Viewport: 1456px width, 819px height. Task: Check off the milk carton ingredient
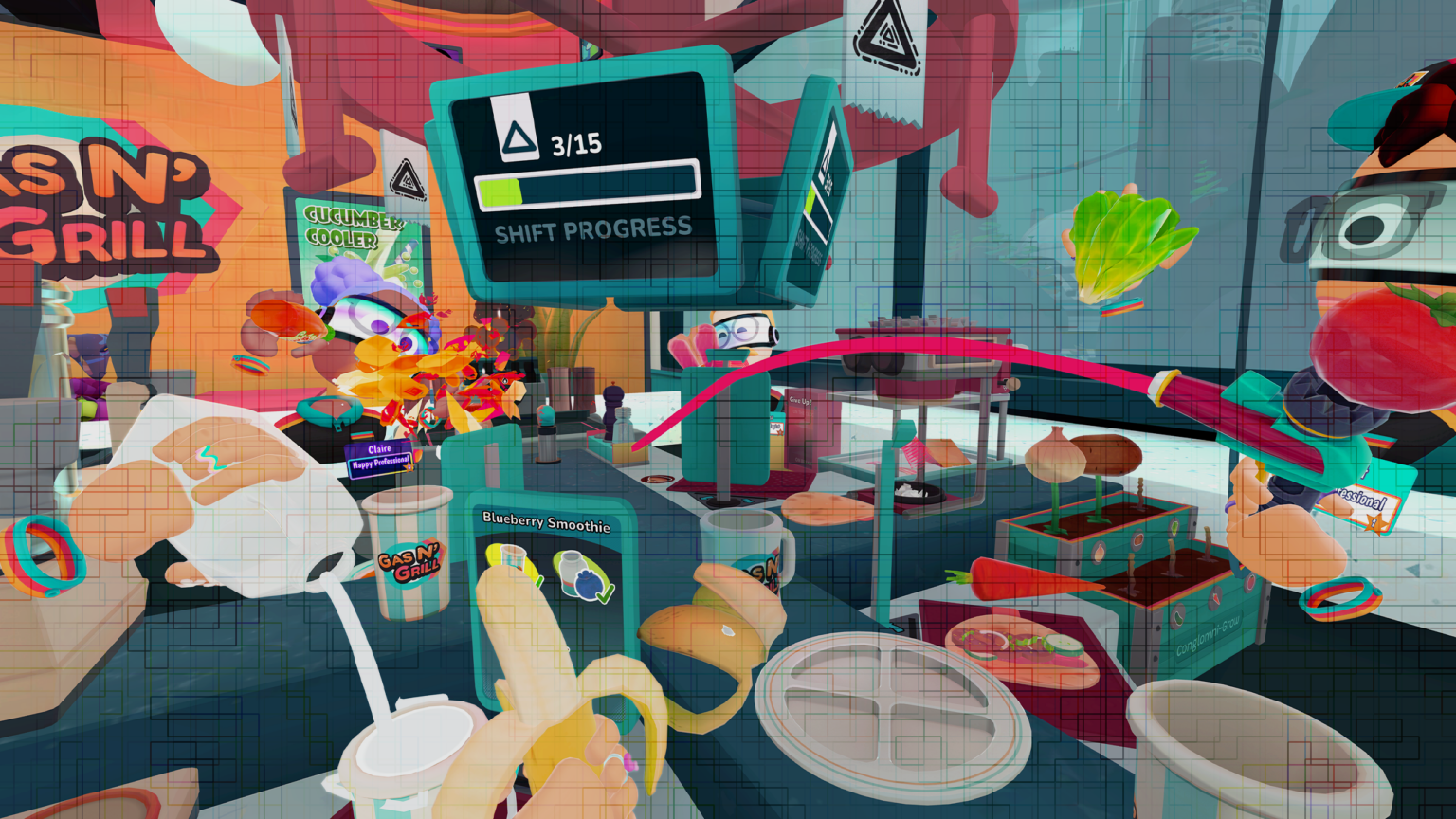coord(570,572)
